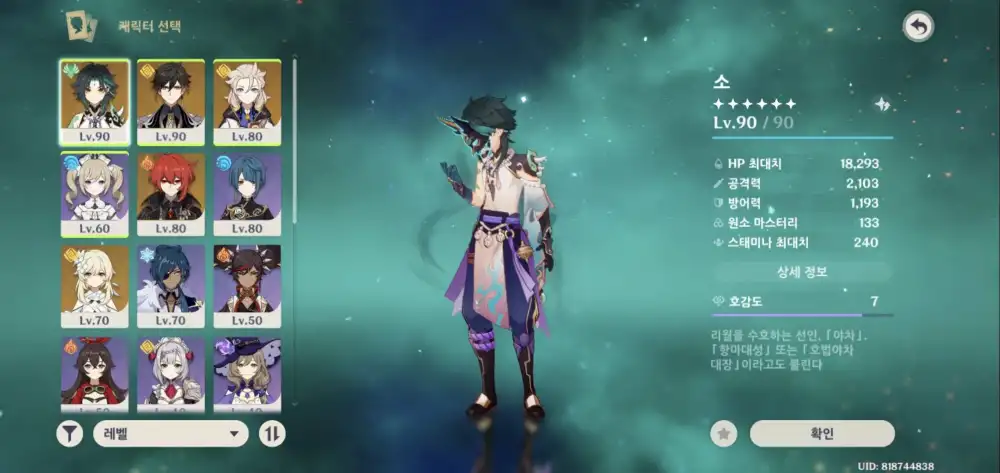The image size is (1000, 473).
Task: Choose Xinyan's Lv.50 portrait
Action: 247,286
